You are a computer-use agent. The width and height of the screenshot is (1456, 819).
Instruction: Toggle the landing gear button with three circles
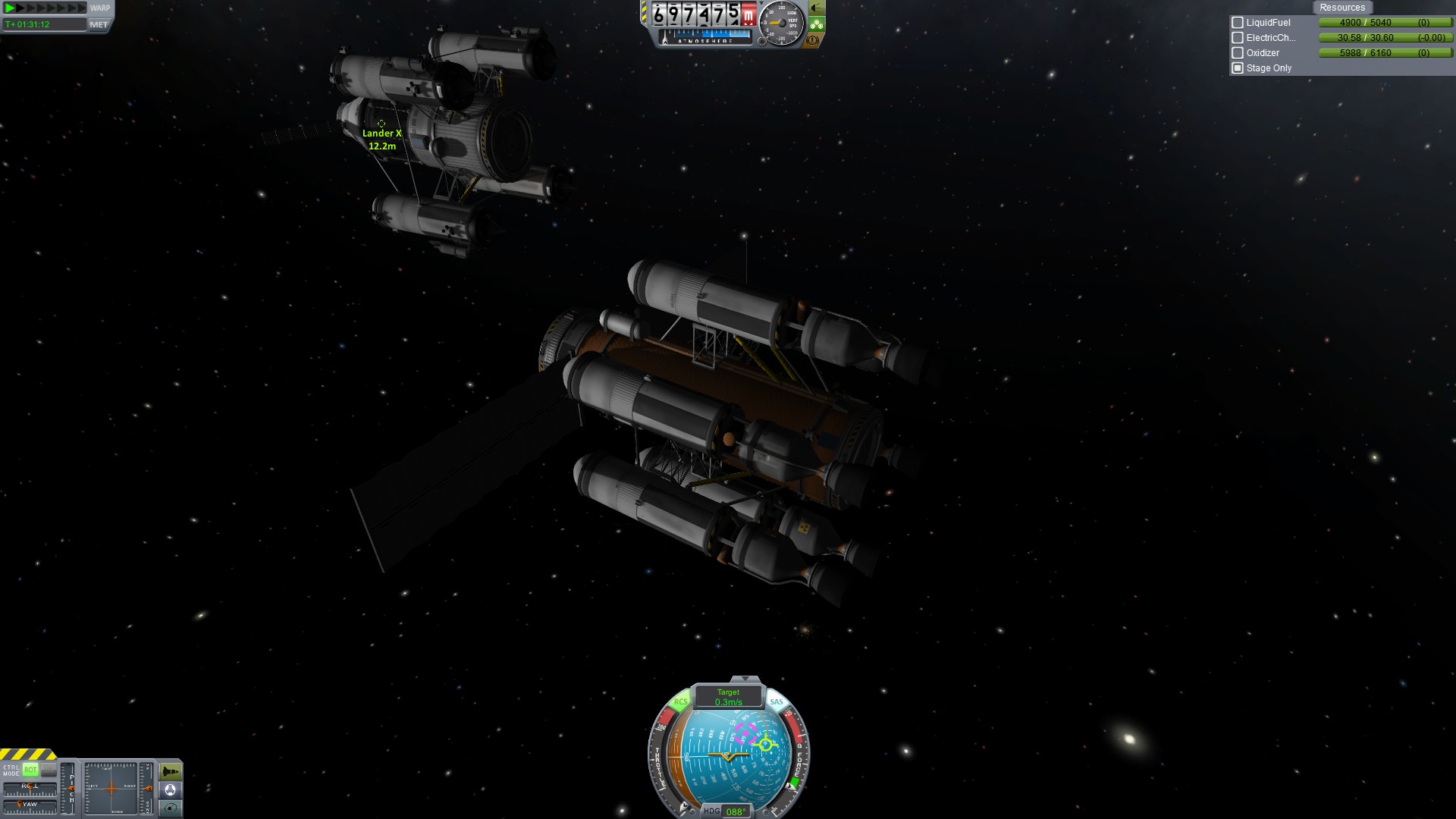tap(816, 24)
